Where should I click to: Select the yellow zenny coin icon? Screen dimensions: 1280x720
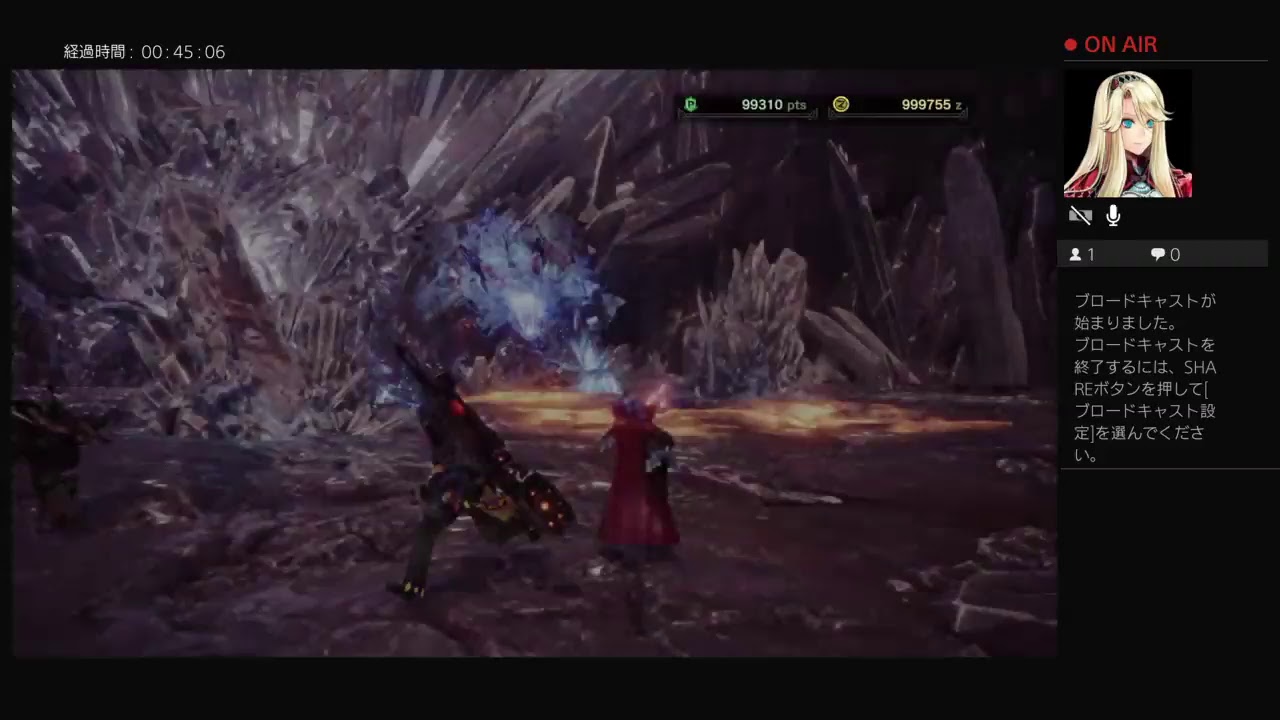841,104
